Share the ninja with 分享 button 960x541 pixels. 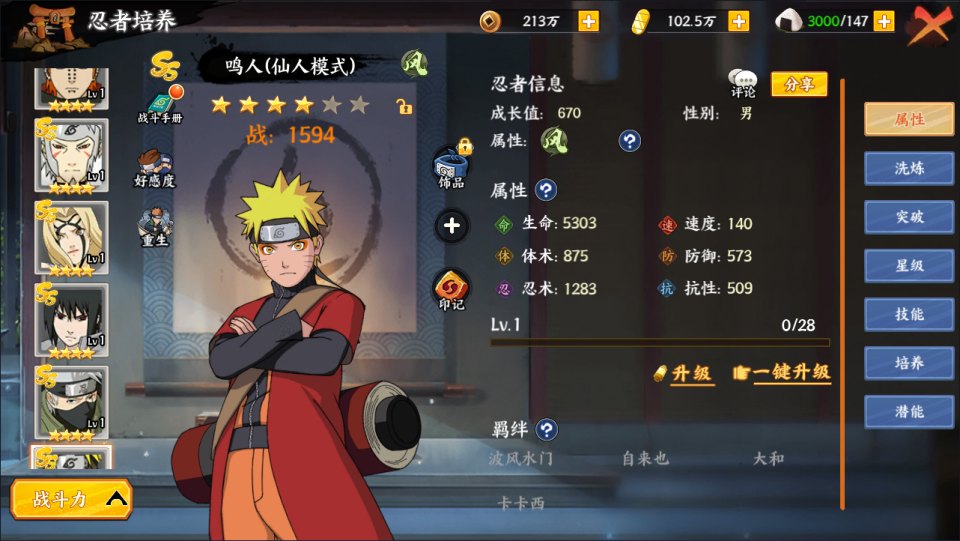[x=799, y=84]
